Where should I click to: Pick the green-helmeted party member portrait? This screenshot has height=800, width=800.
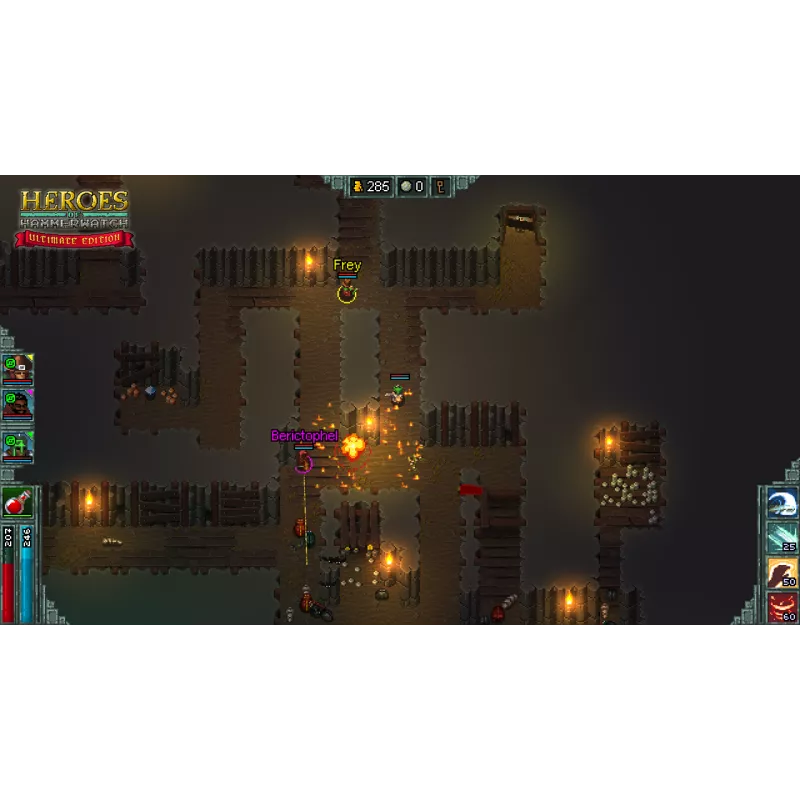click(18, 444)
